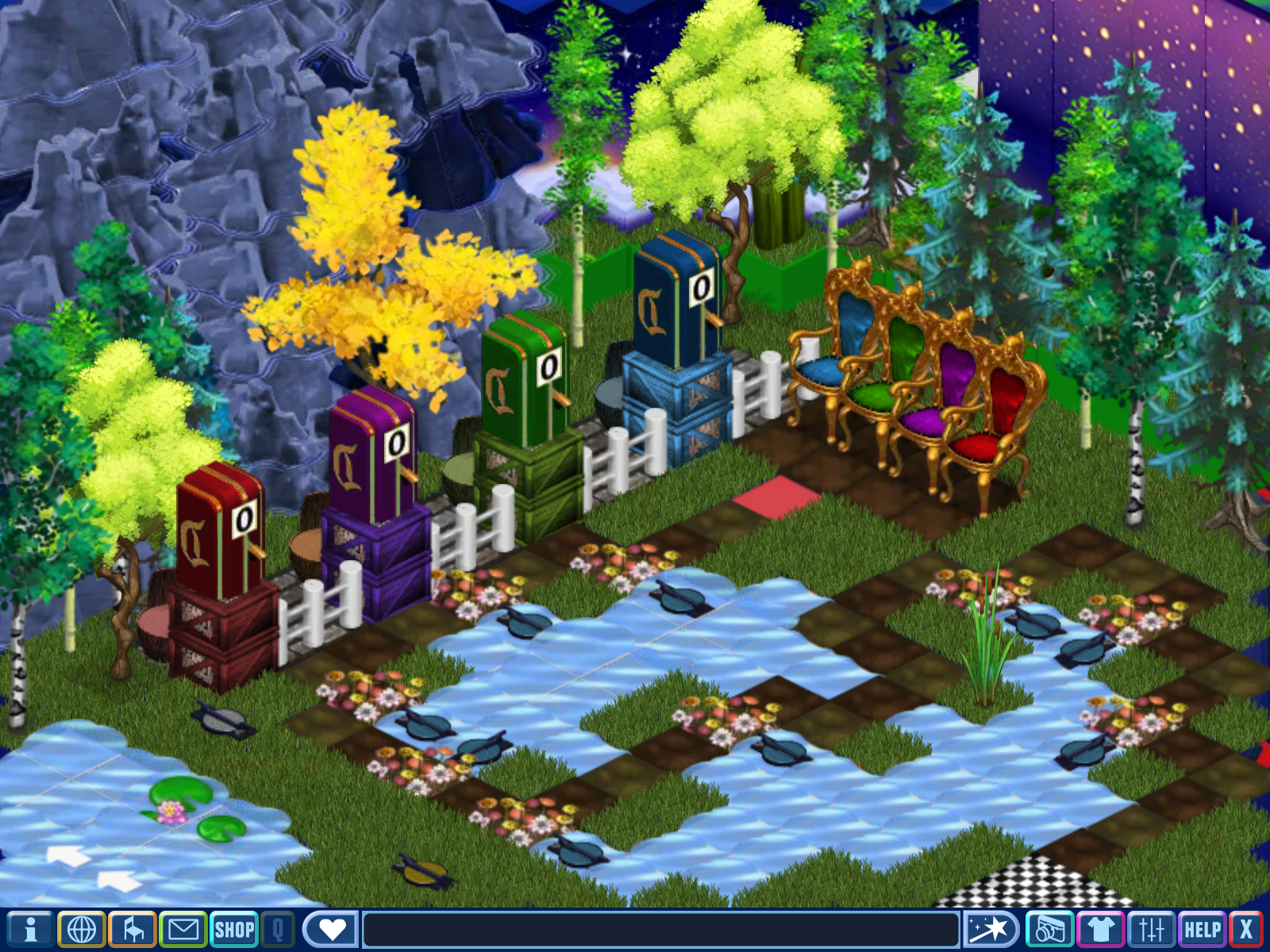Screen dimensions: 1270x952
Task: Open the info panel button
Action: point(29,929)
